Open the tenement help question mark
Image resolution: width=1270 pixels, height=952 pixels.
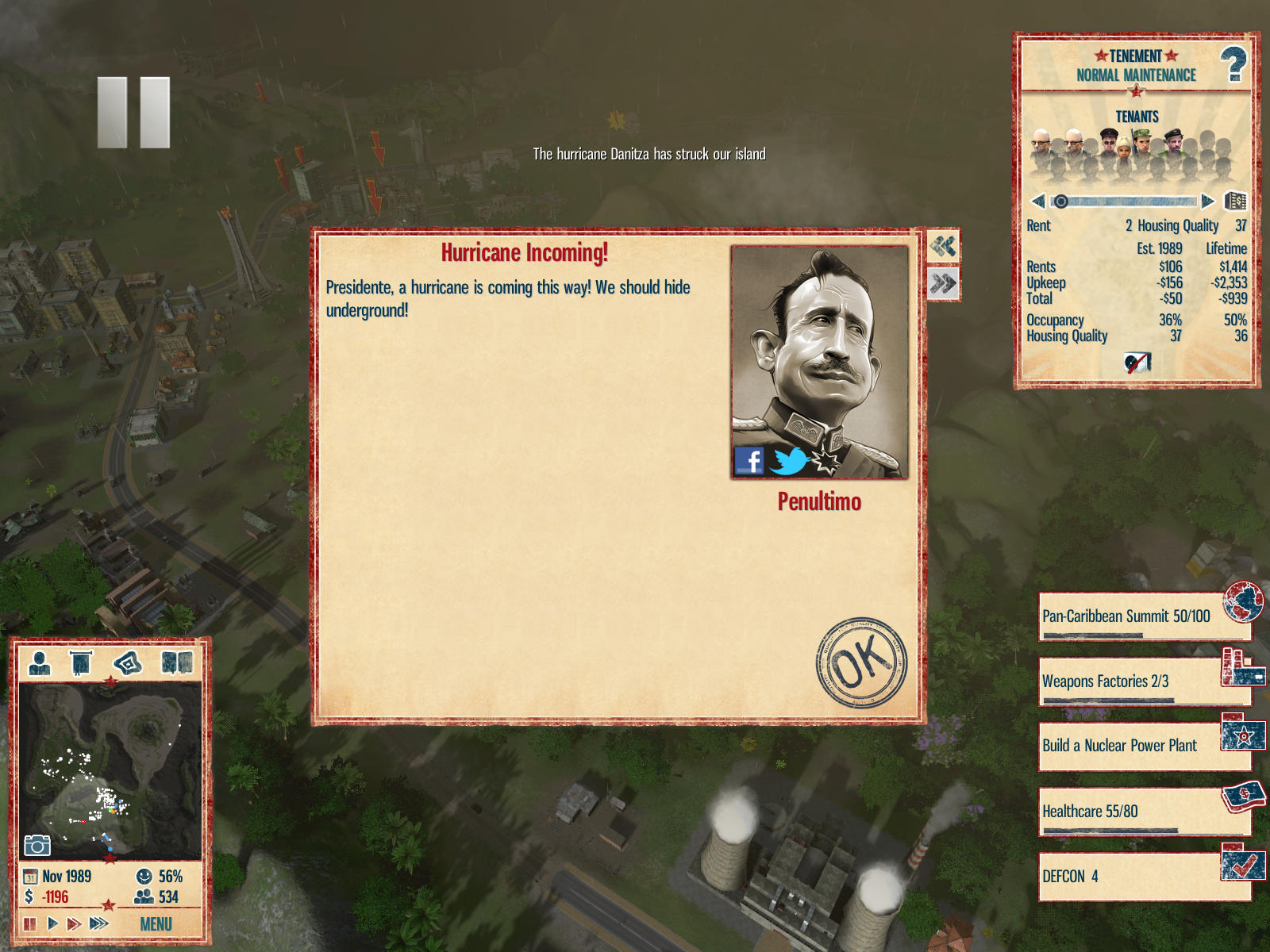tap(1233, 64)
